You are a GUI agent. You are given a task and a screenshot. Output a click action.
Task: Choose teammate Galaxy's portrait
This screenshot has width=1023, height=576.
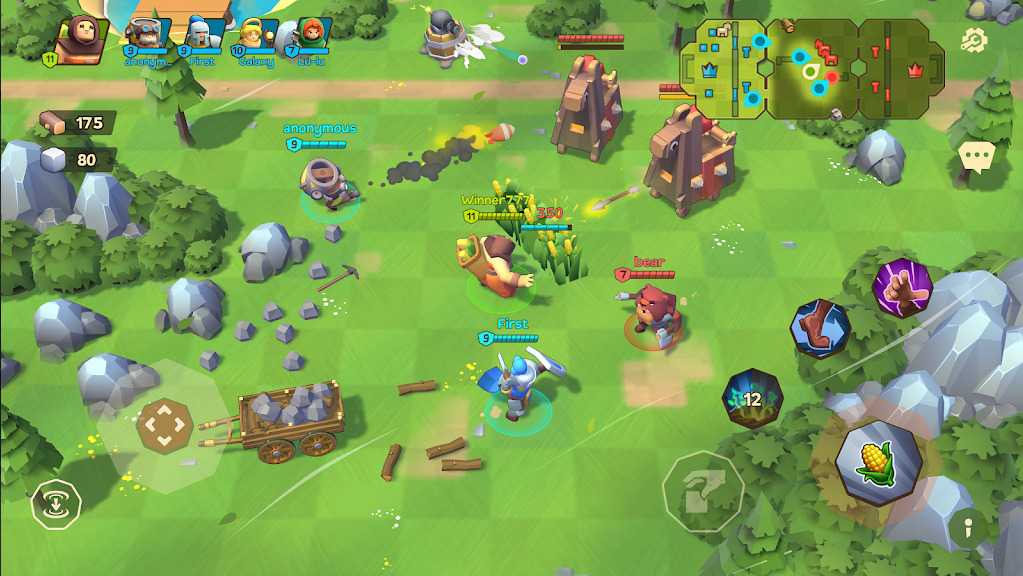(254, 37)
